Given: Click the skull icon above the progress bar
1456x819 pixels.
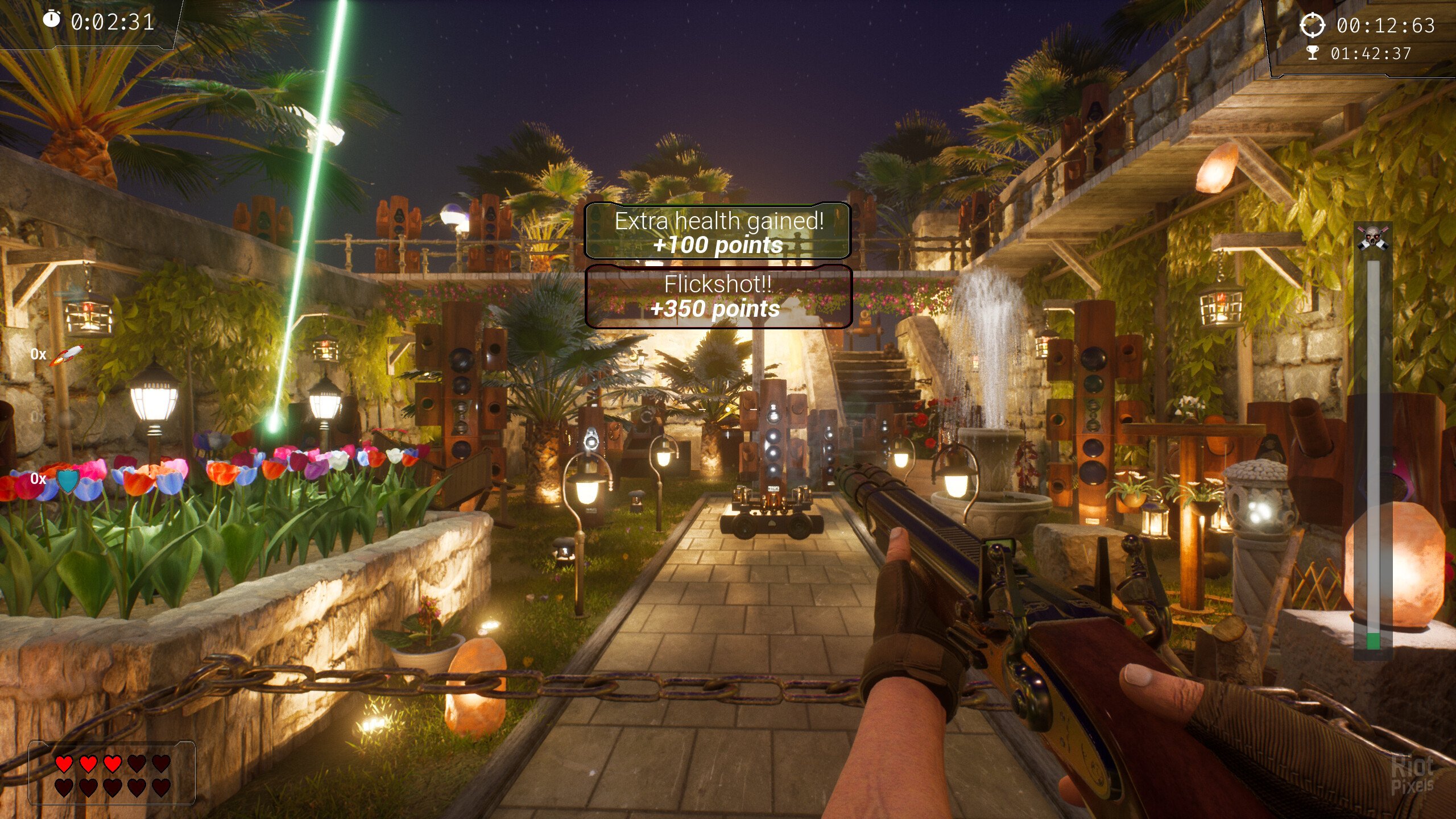Looking at the screenshot, I should (x=1373, y=237).
